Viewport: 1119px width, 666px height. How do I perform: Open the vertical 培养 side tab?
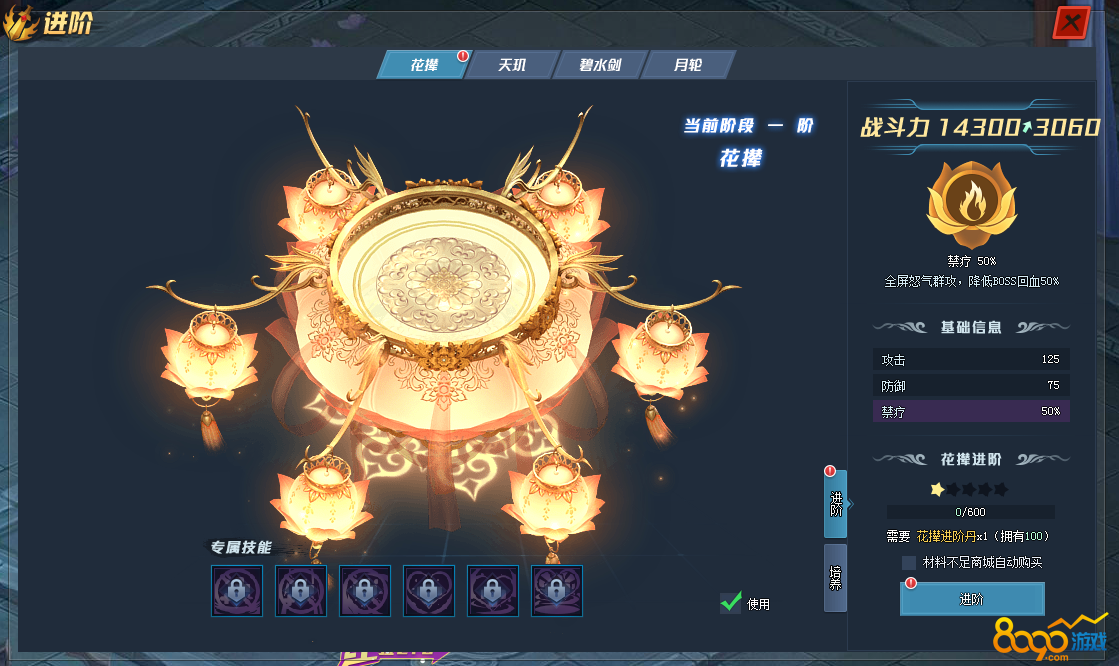(x=835, y=577)
